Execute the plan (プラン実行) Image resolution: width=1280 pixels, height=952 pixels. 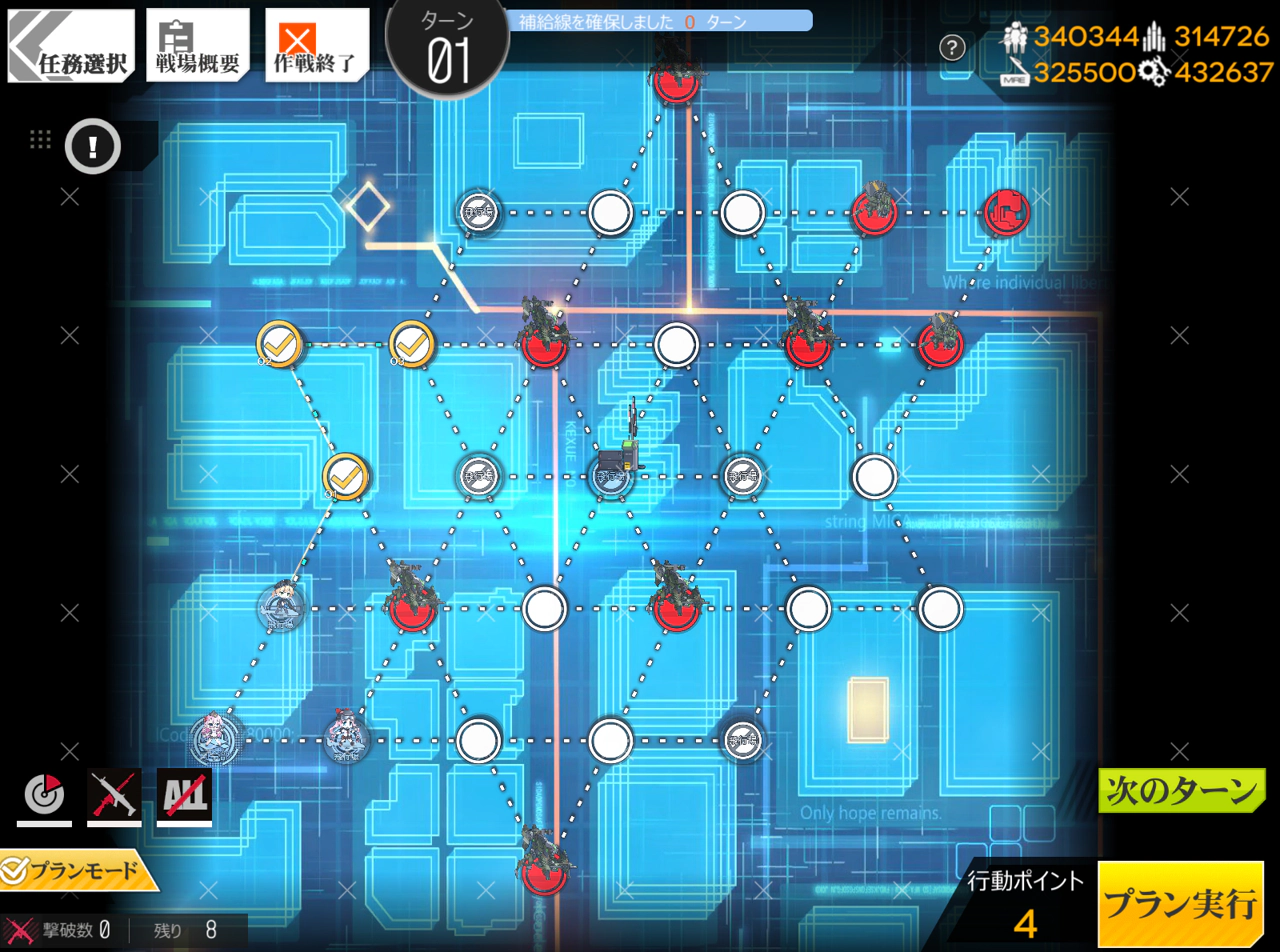coord(1181,904)
